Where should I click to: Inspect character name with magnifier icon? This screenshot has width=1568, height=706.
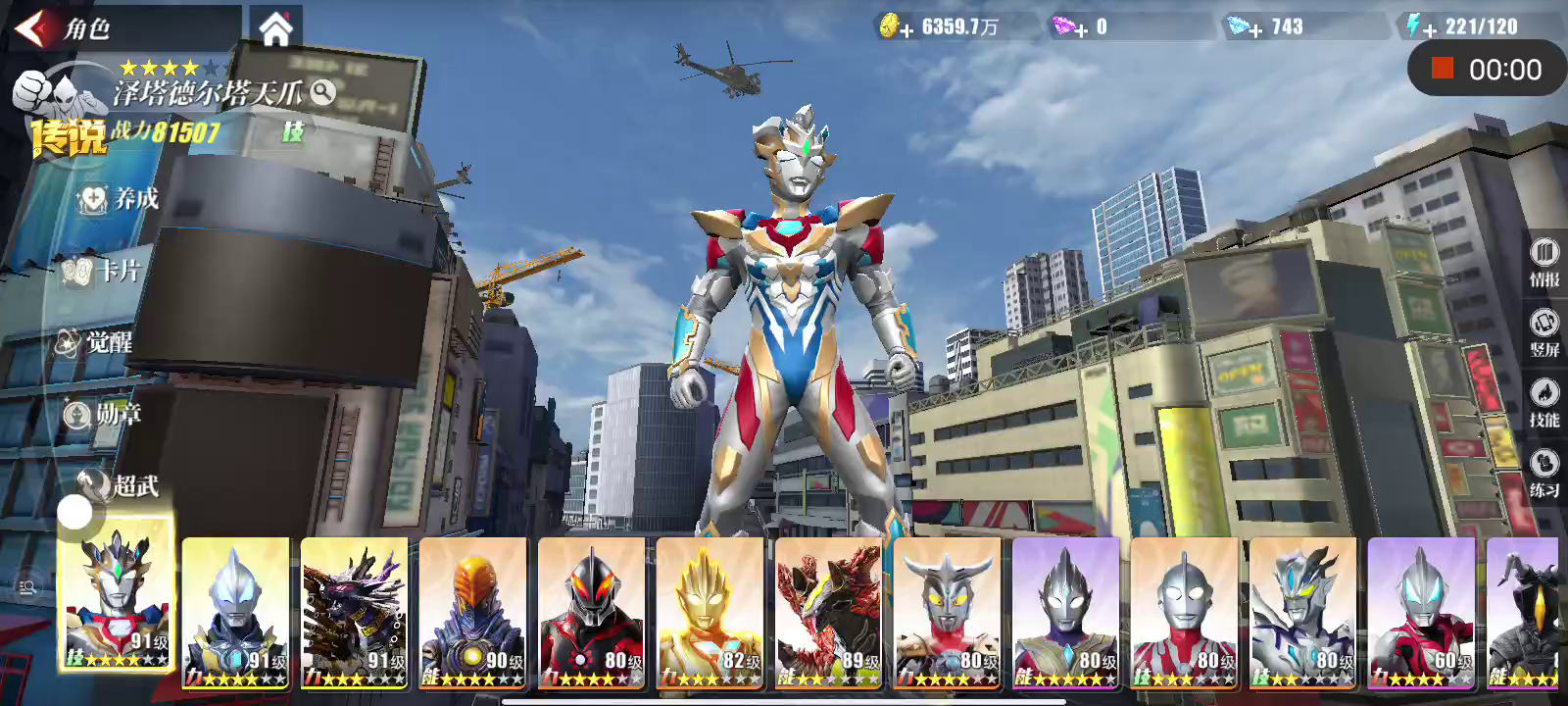pos(322,92)
